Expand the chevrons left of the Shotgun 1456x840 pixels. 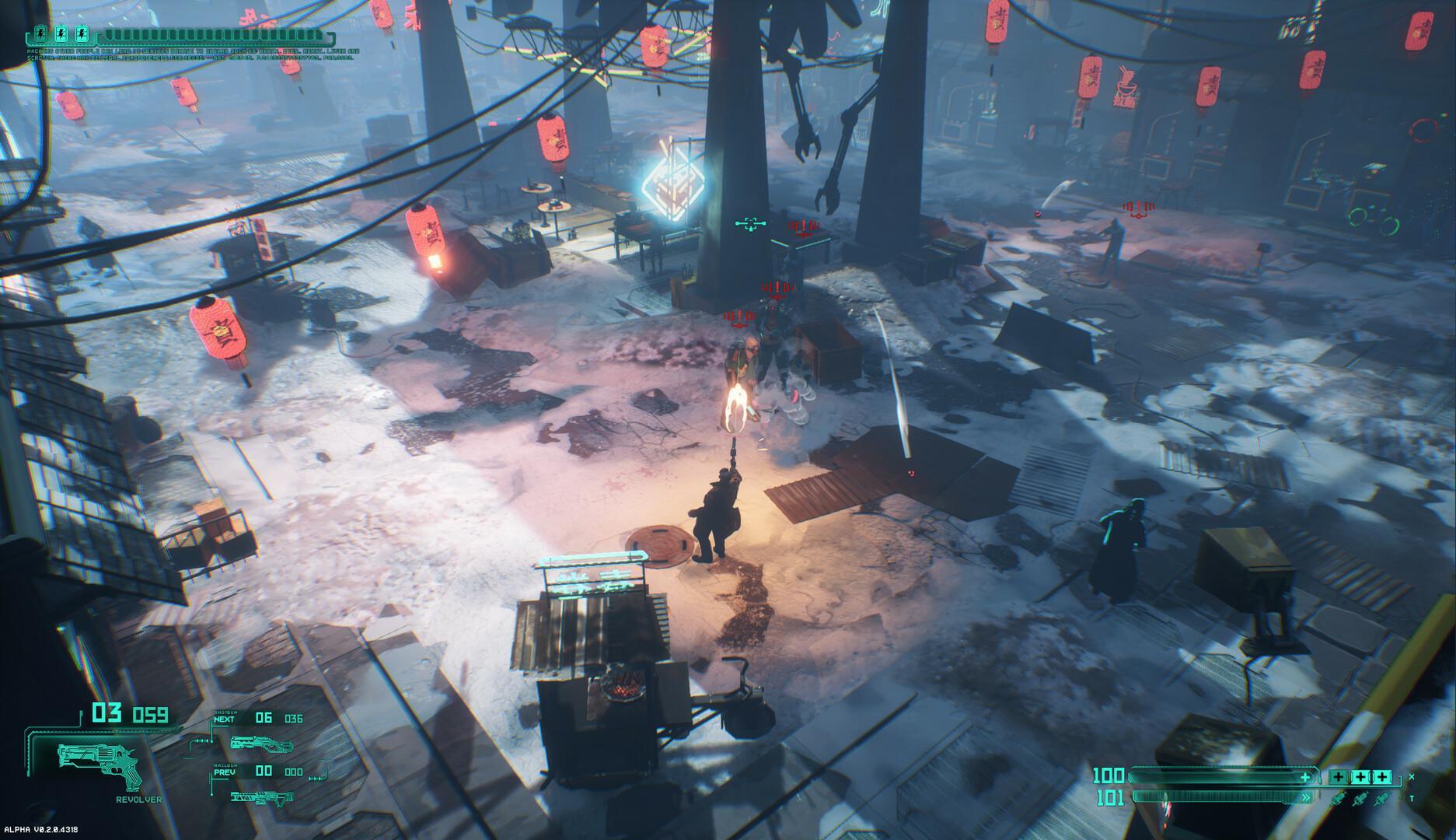point(201,740)
